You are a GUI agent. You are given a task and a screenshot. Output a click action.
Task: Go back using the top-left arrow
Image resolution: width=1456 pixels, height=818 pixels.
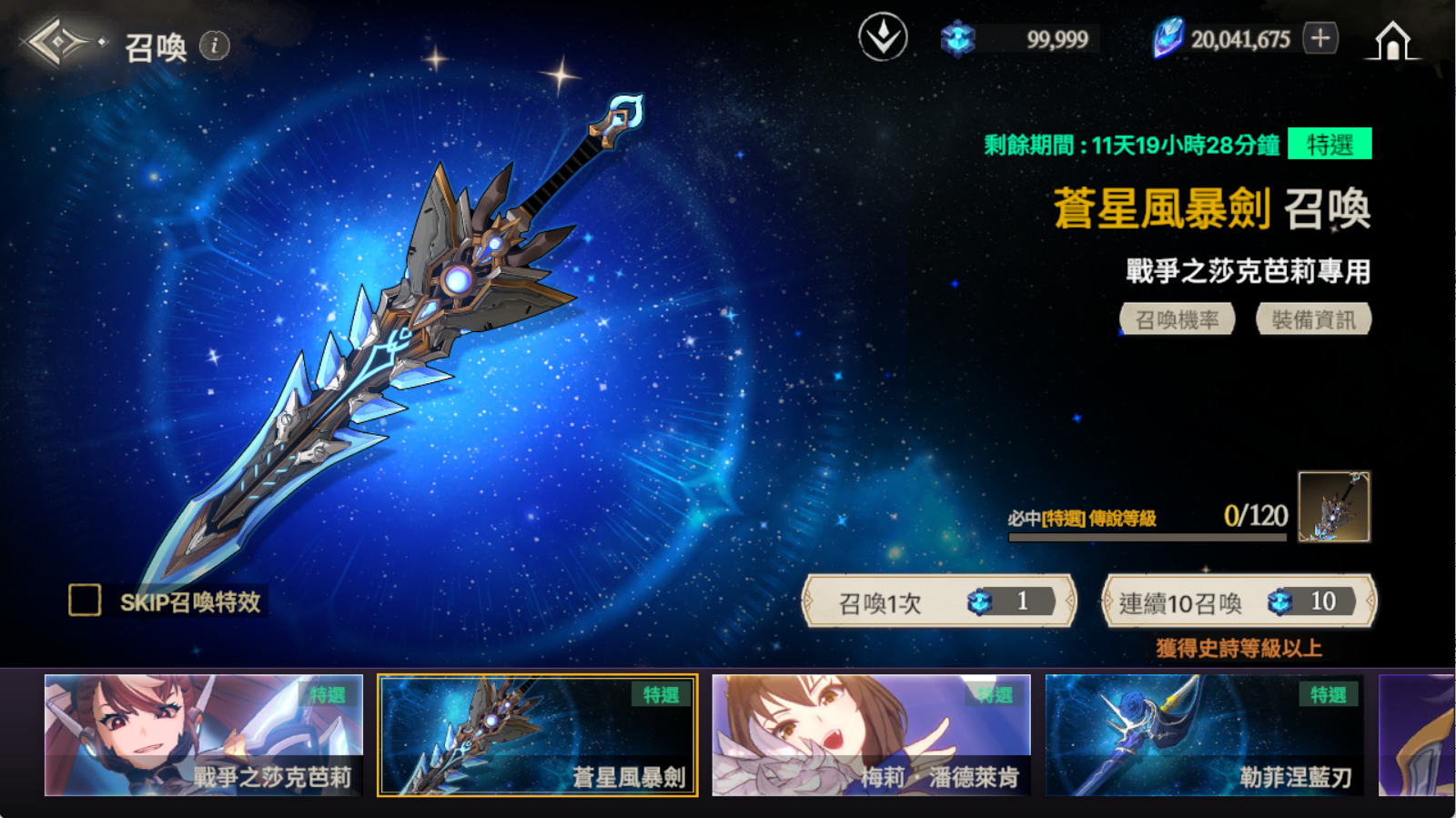(56, 42)
